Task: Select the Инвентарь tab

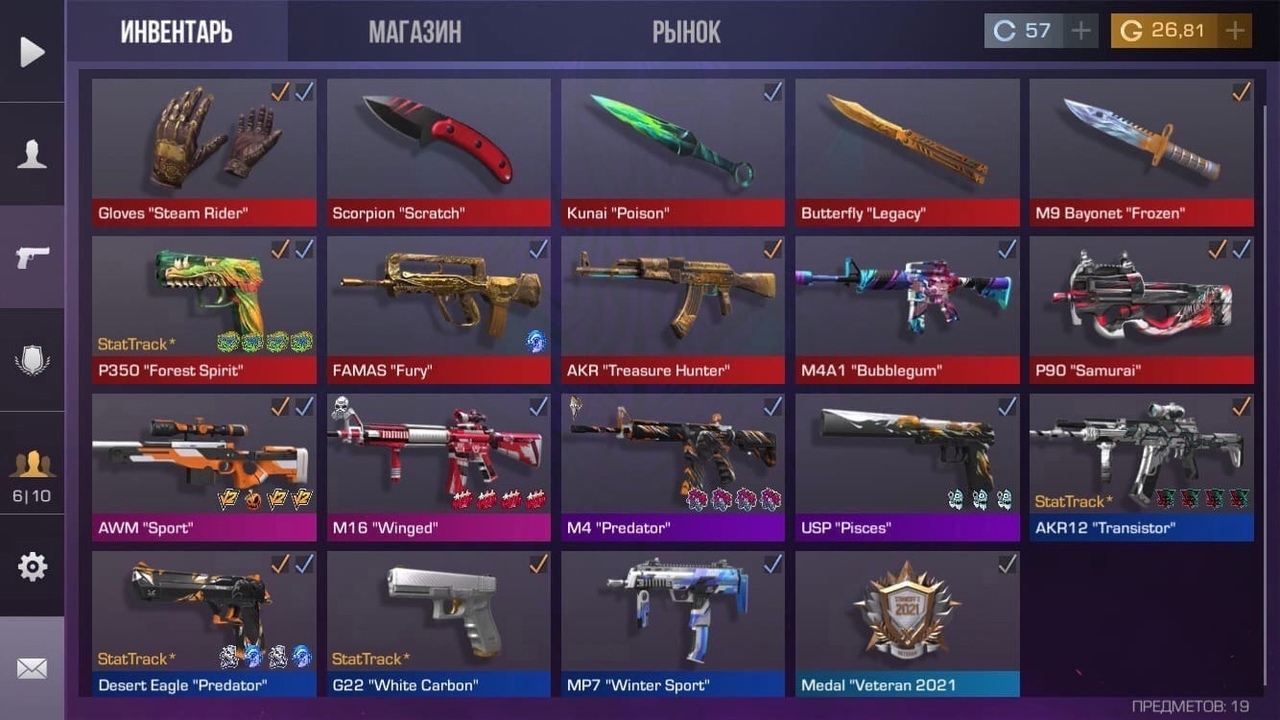Action: click(177, 32)
